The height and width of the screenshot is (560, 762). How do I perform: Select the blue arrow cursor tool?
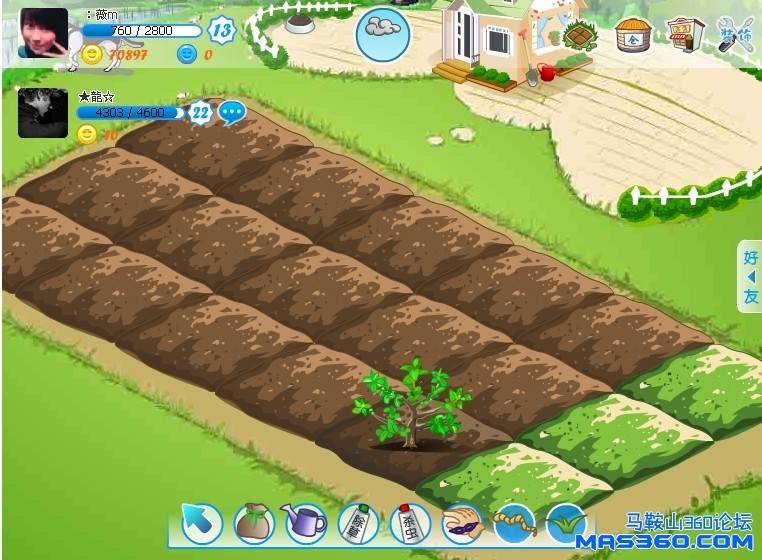point(202,522)
